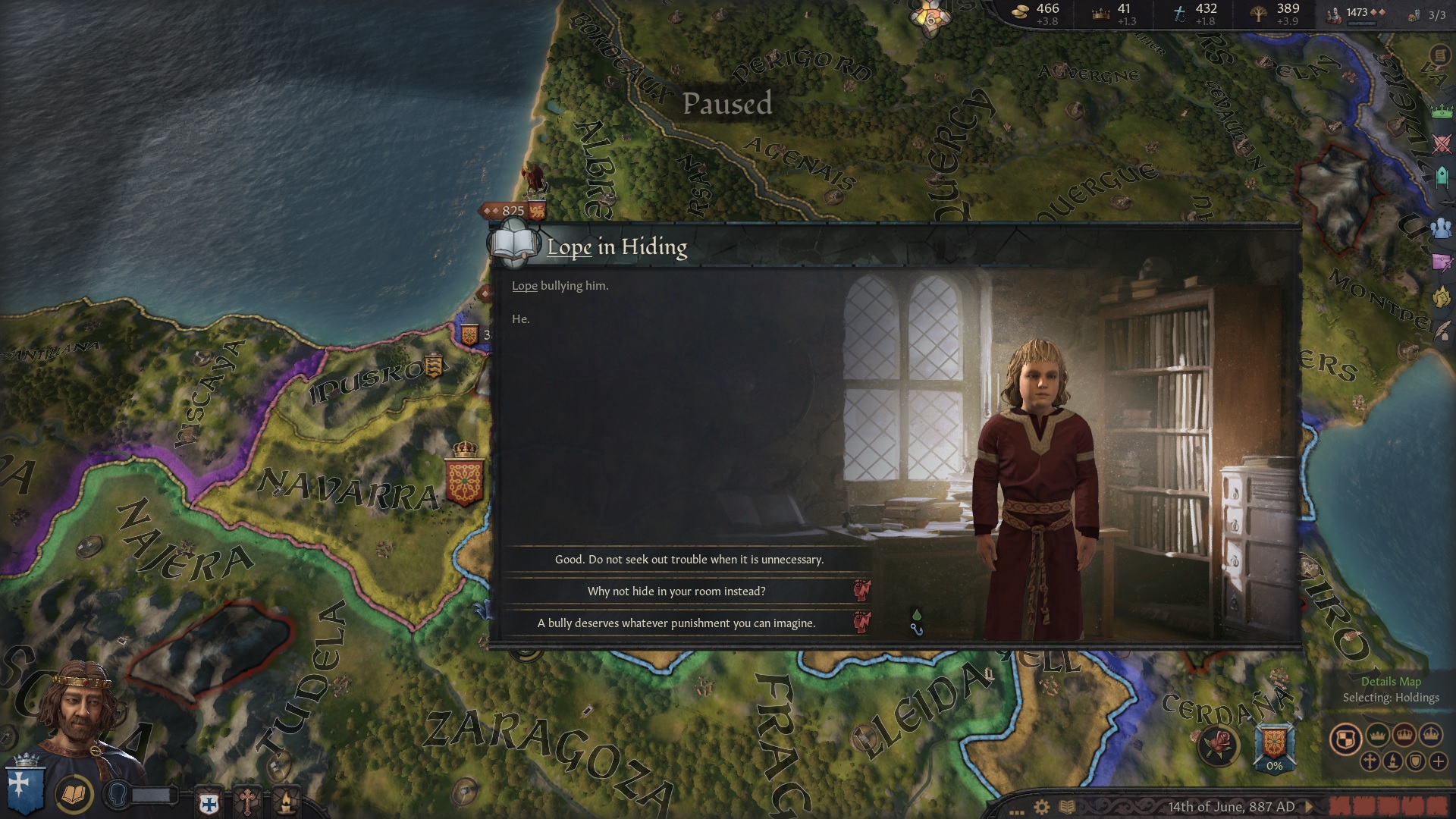Pick 'A bully deserves whatever punishment' option

676,623
